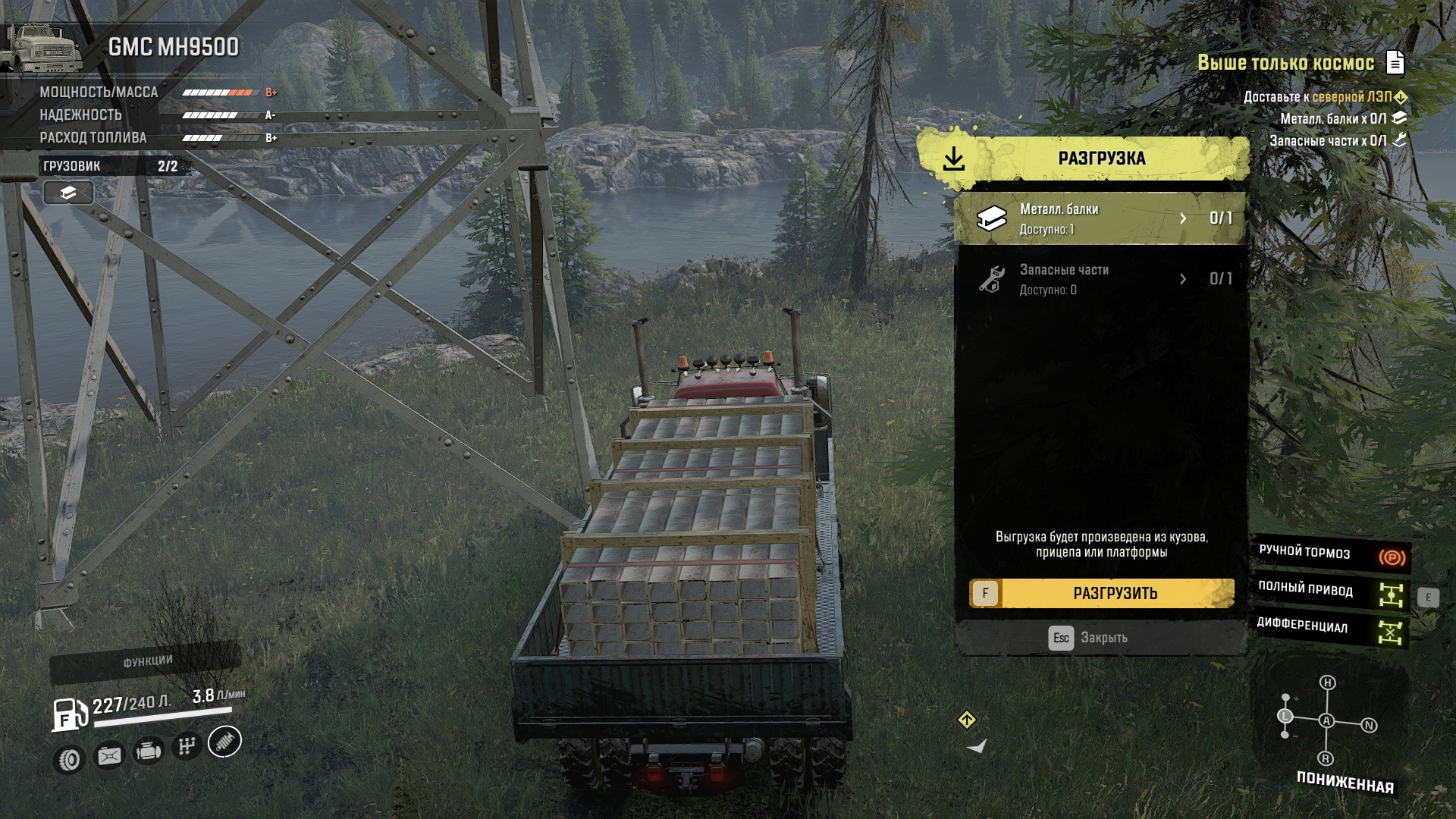Click the fuel pump icon

tap(70, 714)
